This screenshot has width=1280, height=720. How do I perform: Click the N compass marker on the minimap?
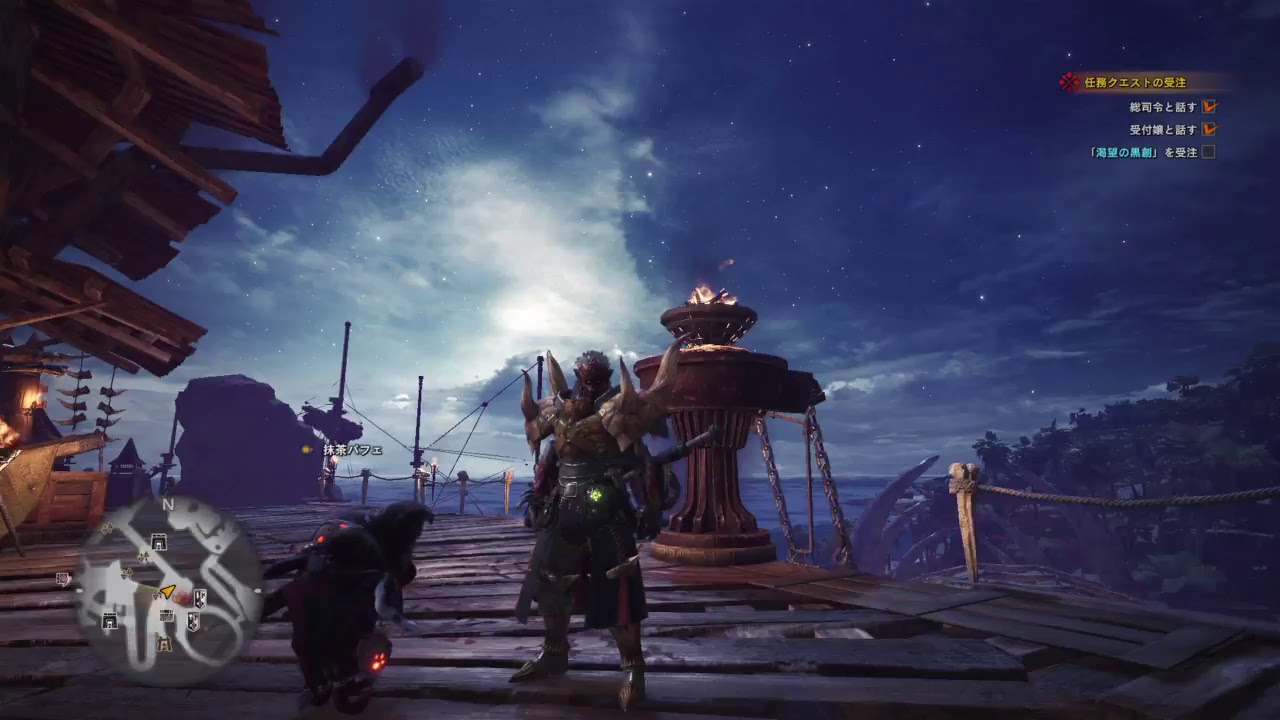170,505
